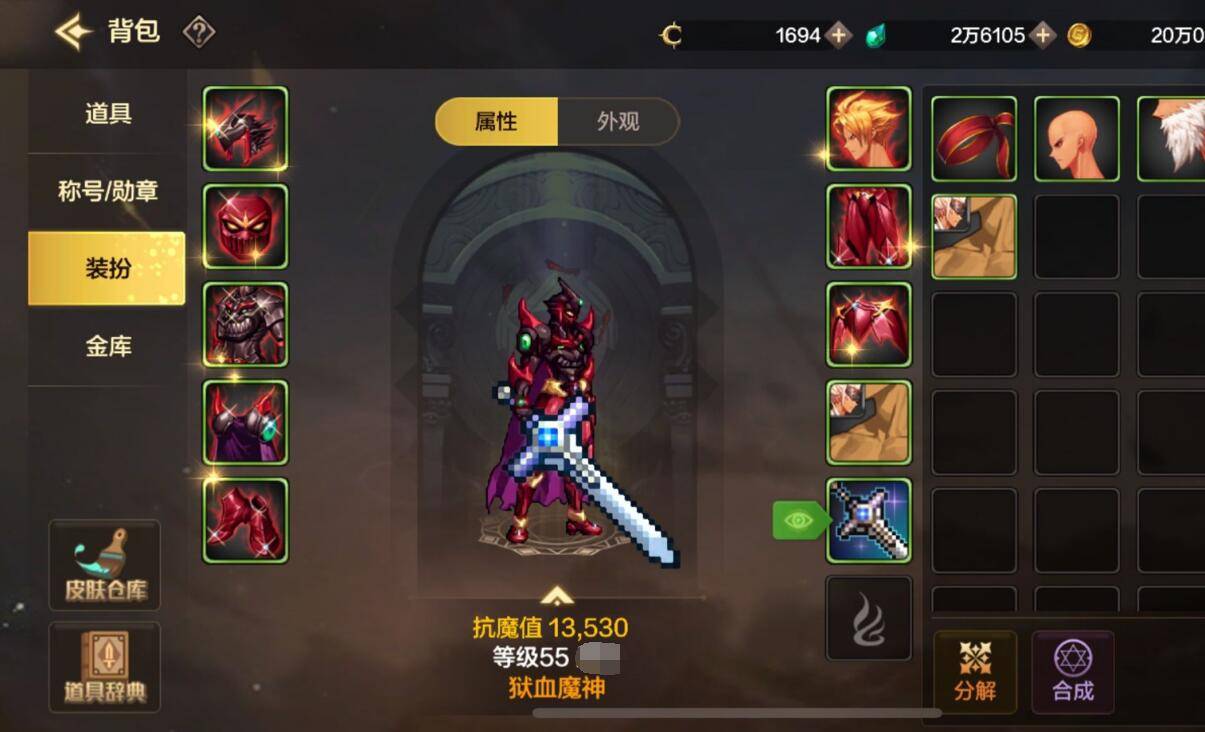Select the 装扮 tab
The height and width of the screenshot is (732, 1205).
pyautogui.click(x=107, y=268)
